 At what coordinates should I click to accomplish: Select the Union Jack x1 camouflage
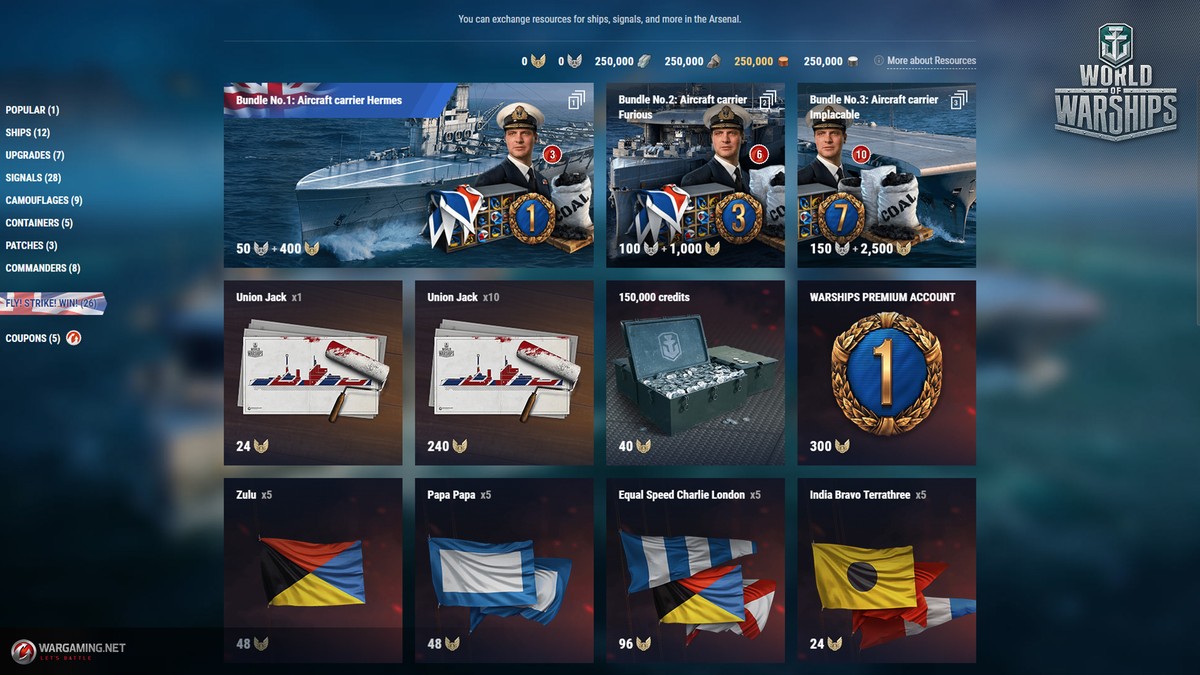click(313, 372)
